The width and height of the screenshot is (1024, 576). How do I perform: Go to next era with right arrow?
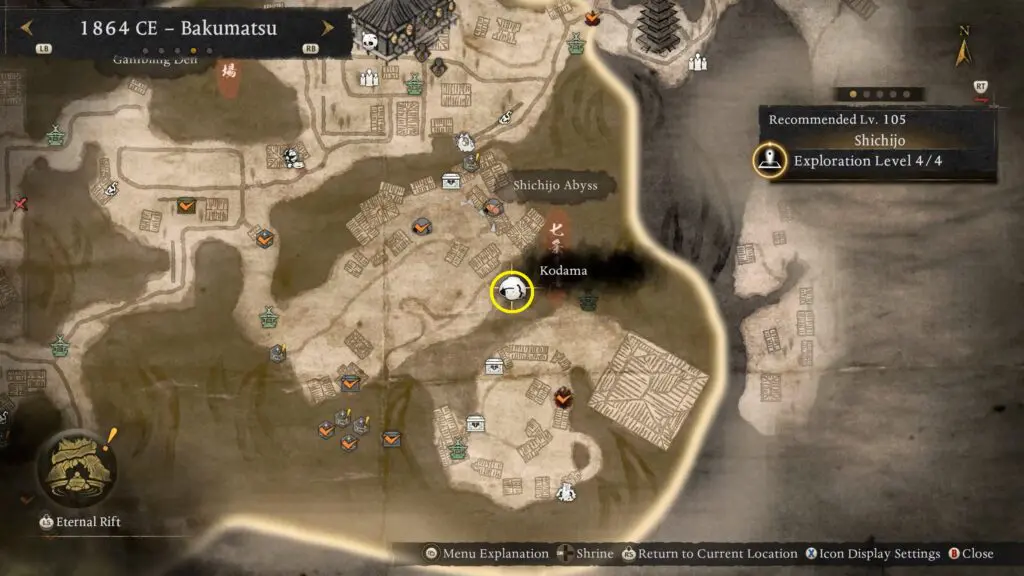click(331, 27)
